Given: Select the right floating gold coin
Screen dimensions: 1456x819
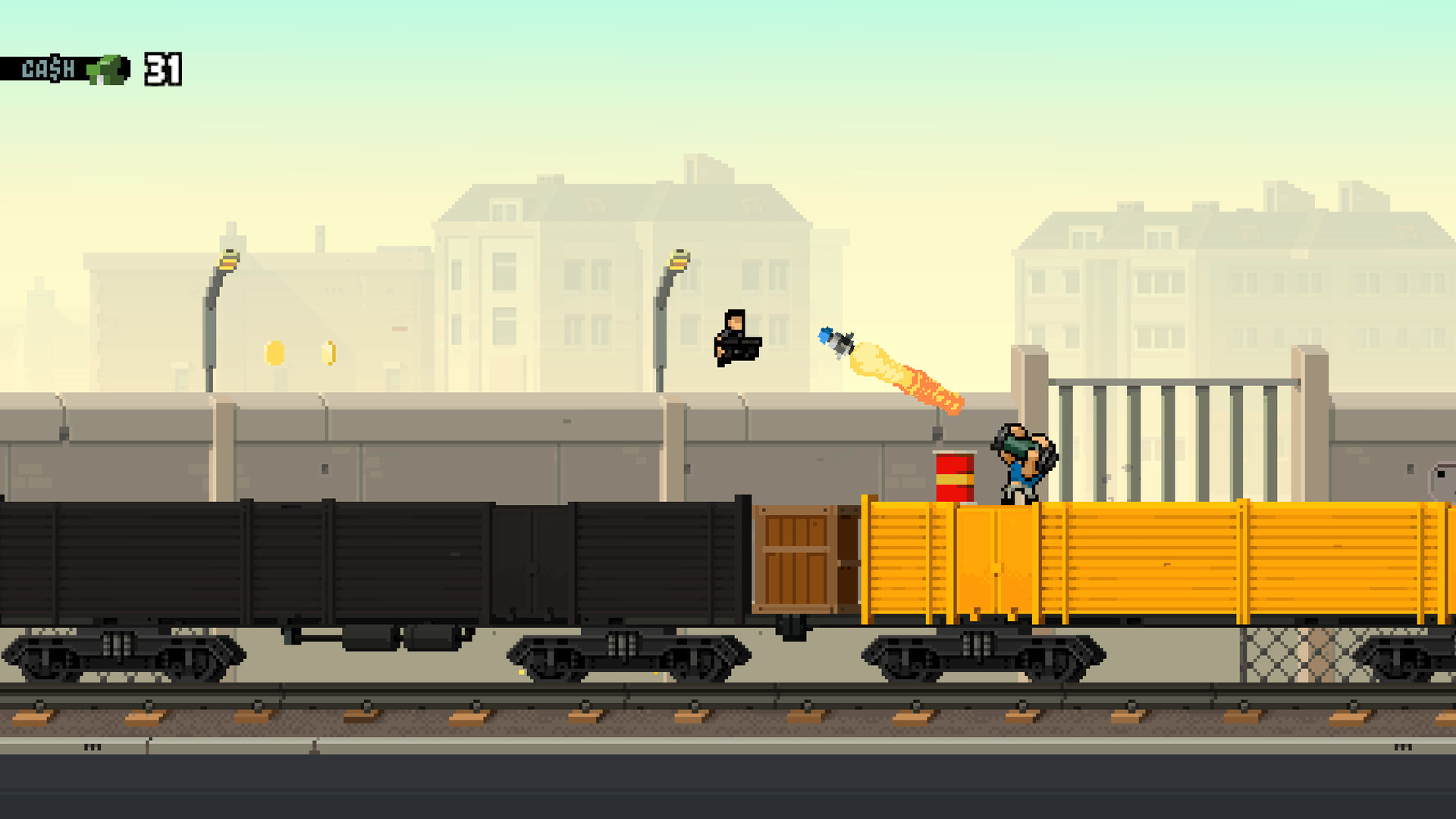Looking at the screenshot, I should coord(329,353).
